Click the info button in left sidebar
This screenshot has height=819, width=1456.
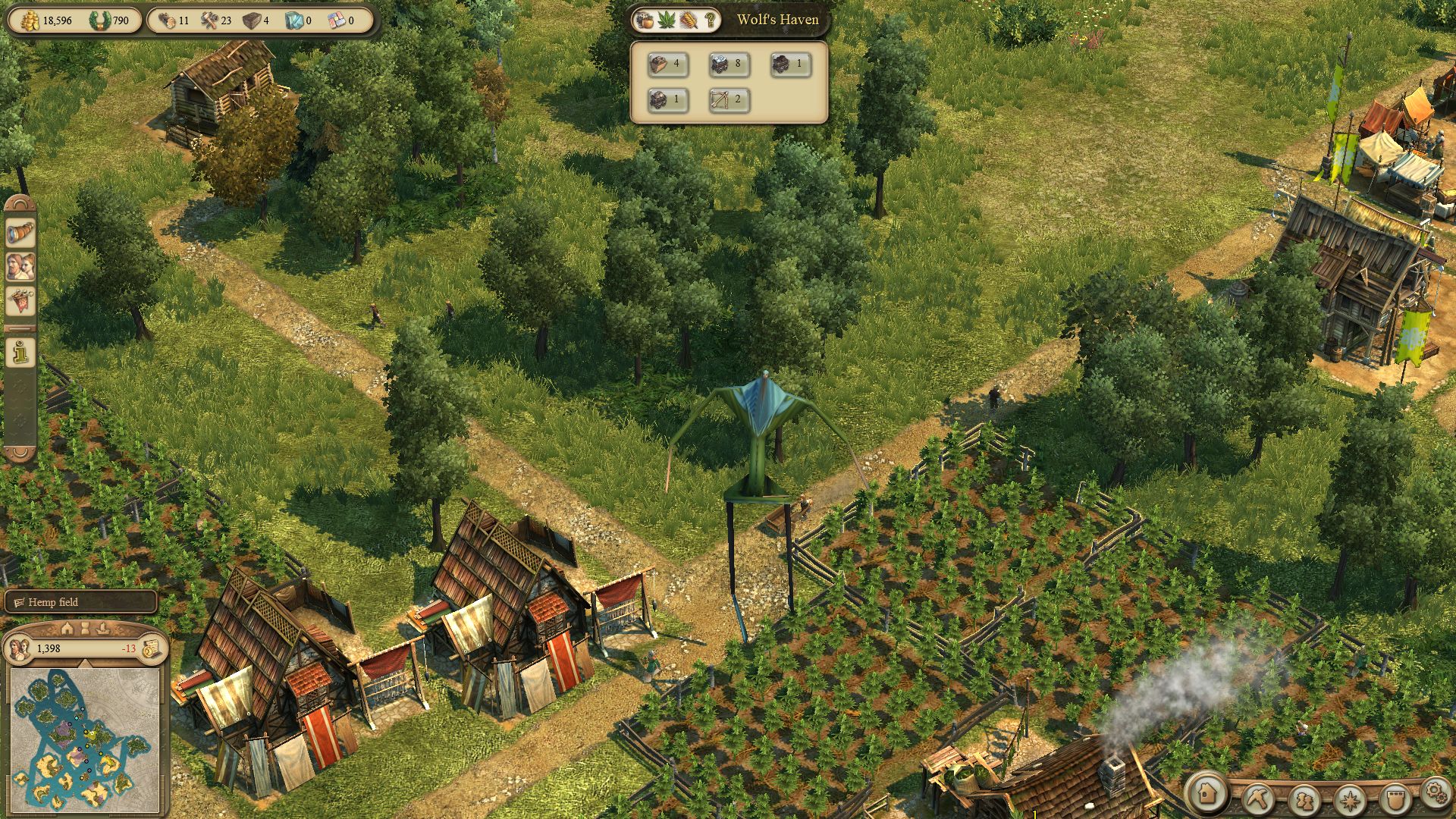click(20, 352)
